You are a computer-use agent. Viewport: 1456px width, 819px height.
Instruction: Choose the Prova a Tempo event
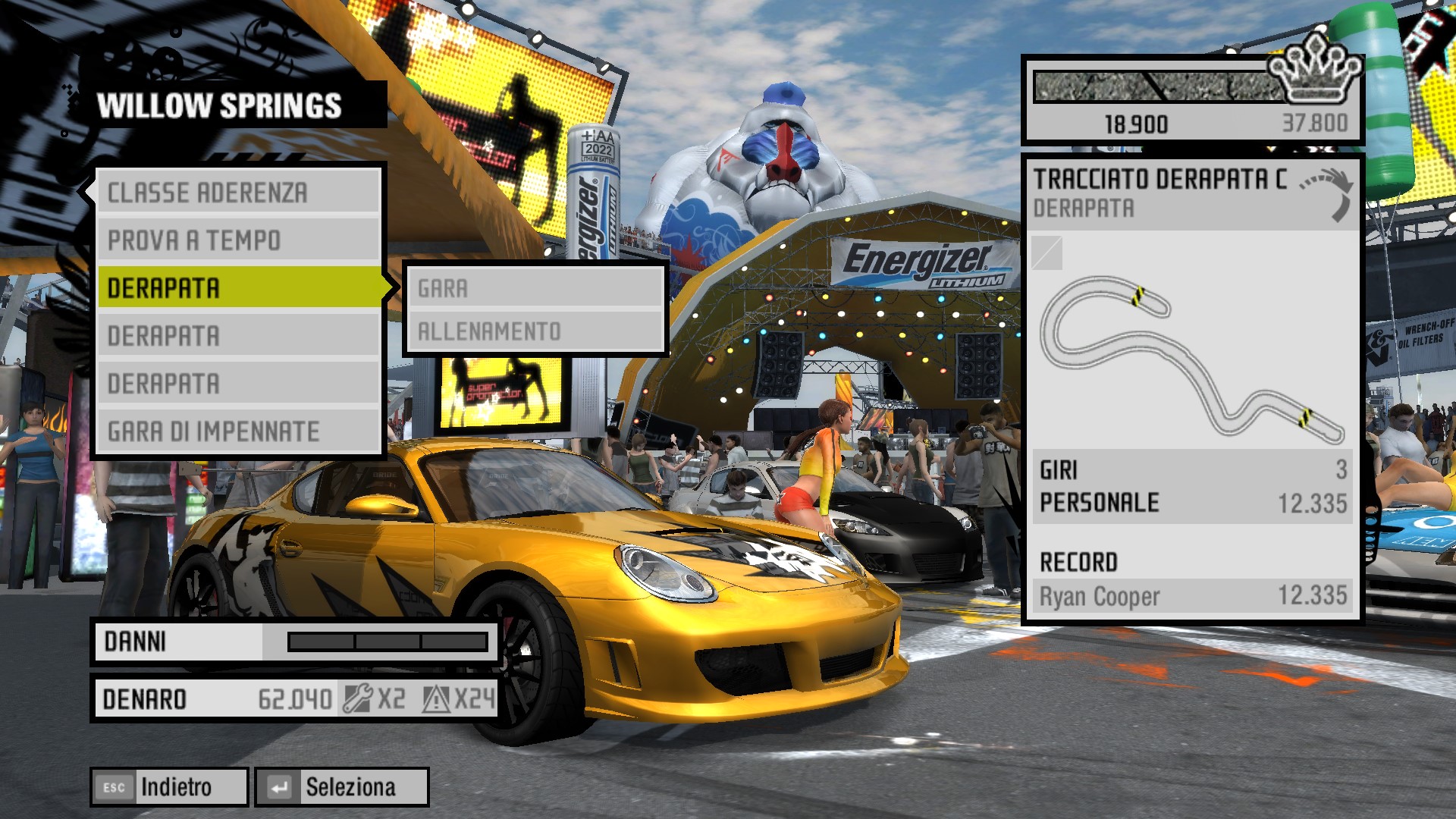tap(238, 240)
